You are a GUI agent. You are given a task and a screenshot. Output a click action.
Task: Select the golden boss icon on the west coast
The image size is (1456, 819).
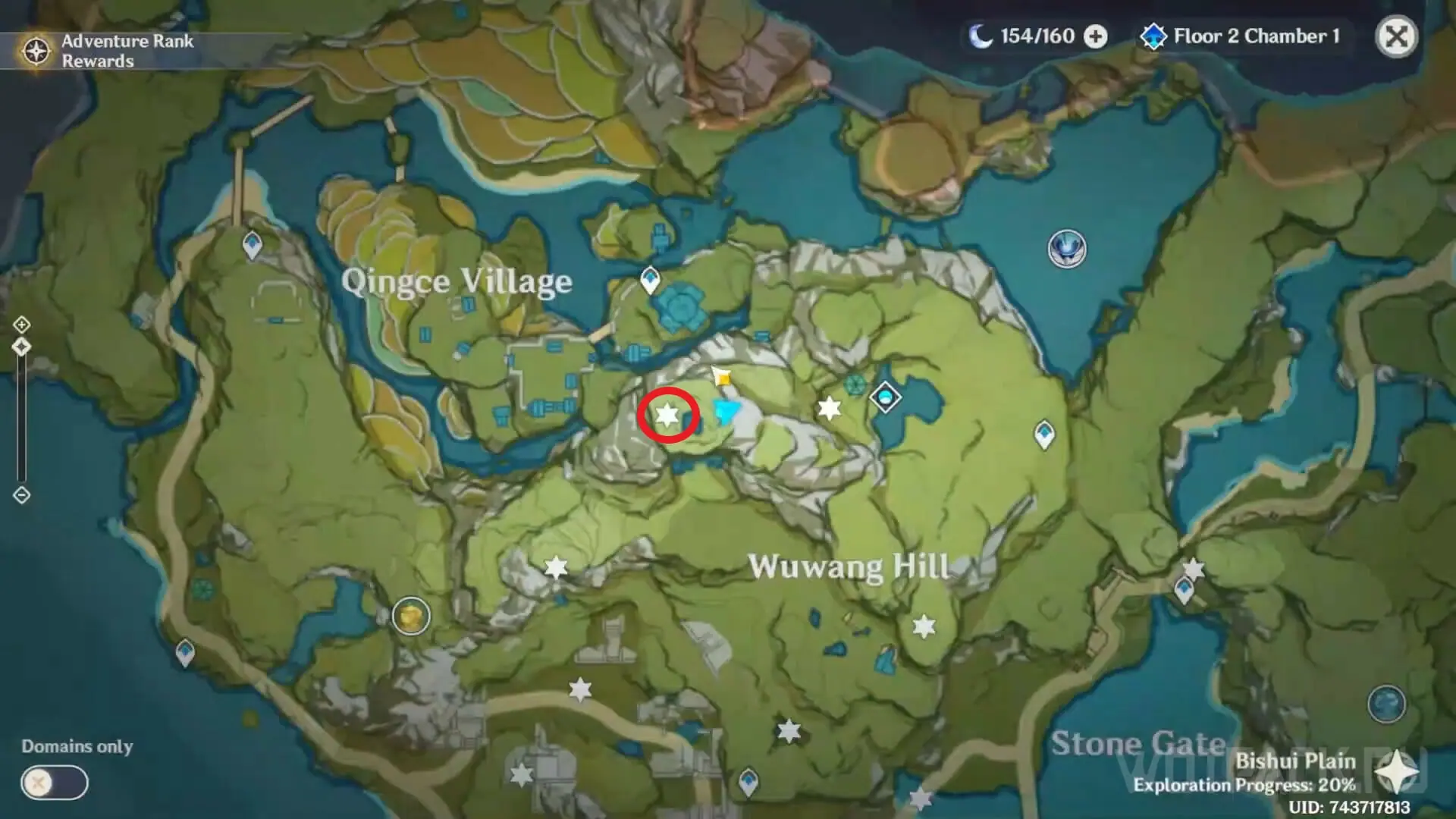pyautogui.click(x=411, y=615)
